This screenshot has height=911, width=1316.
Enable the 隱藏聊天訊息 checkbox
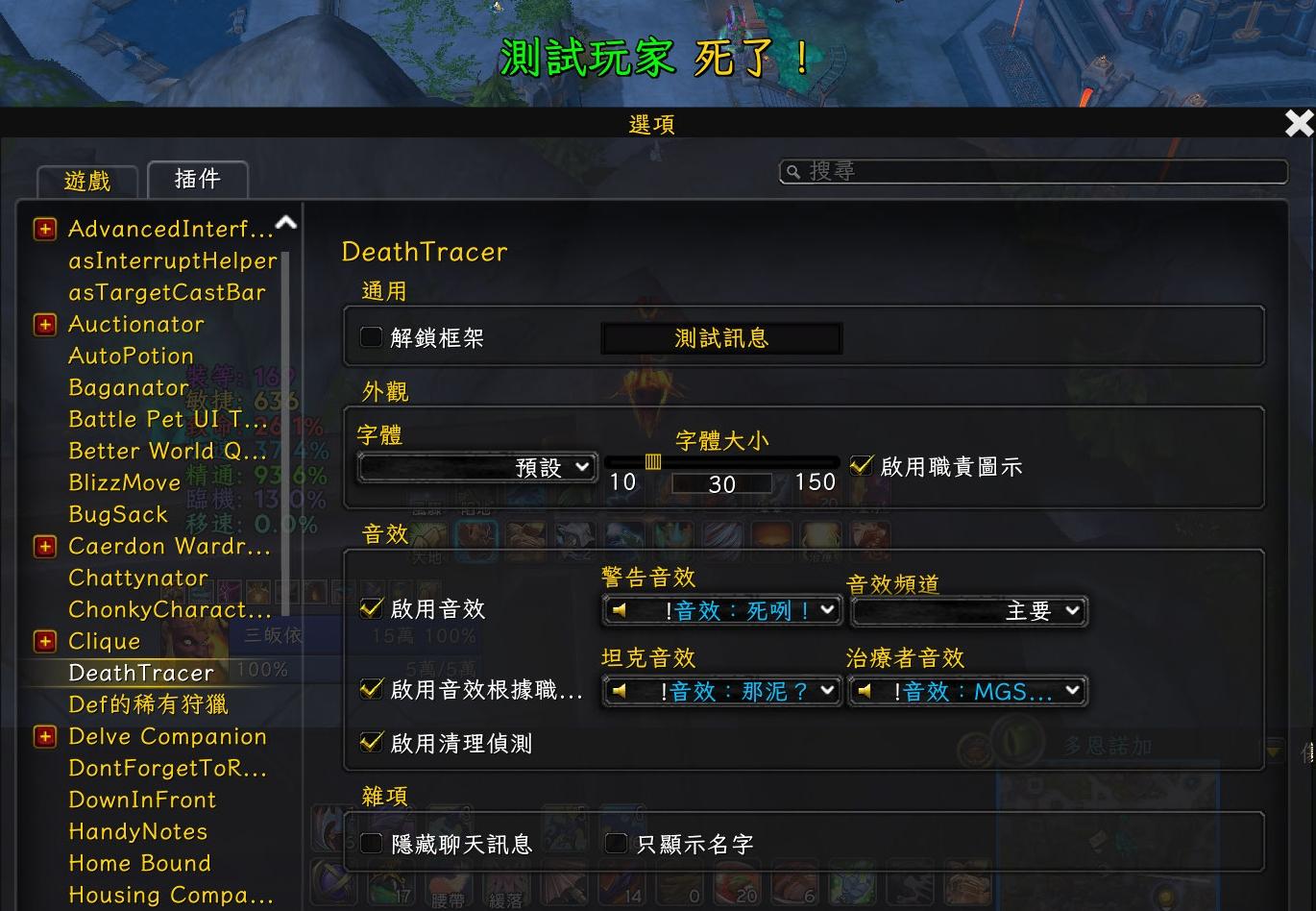(x=371, y=844)
